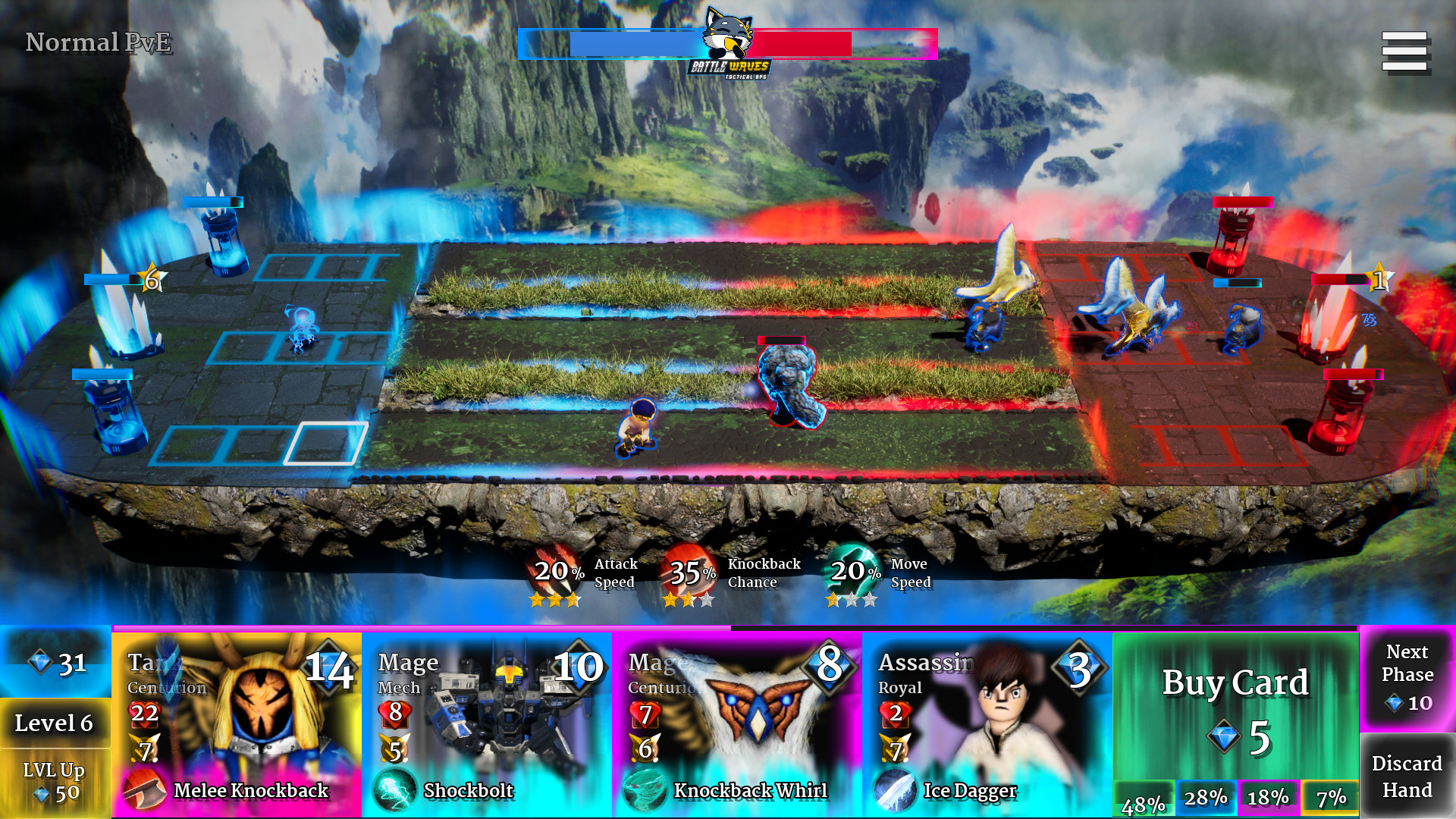The height and width of the screenshot is (819, 1456).
Task: Click the Normal PvE mode label
Action: [x=99, y=43]
